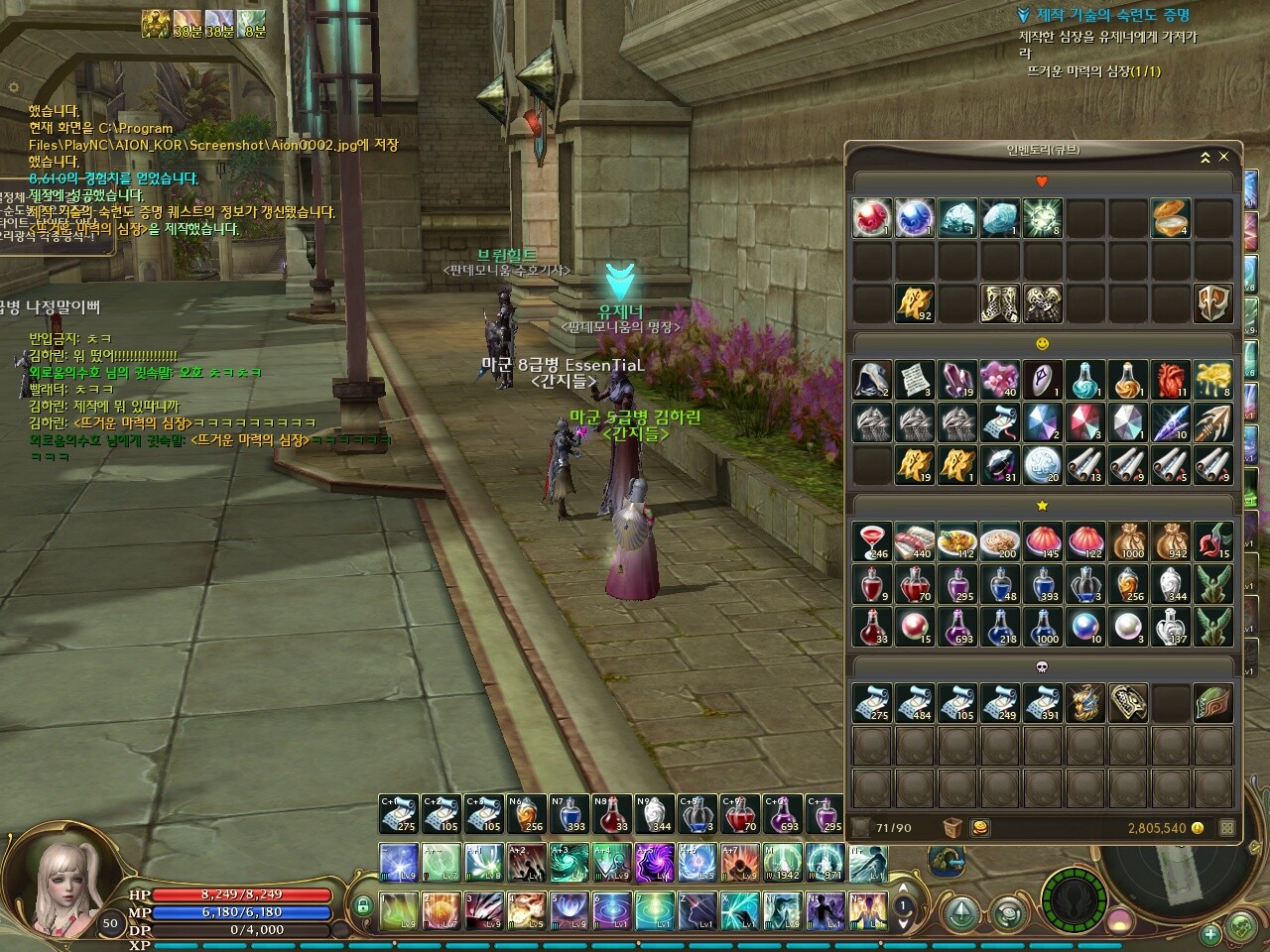The height and width of the screenshot is (952, 1270).
Task: Select the green helmet in inventory
Action: click(1212, 703)
